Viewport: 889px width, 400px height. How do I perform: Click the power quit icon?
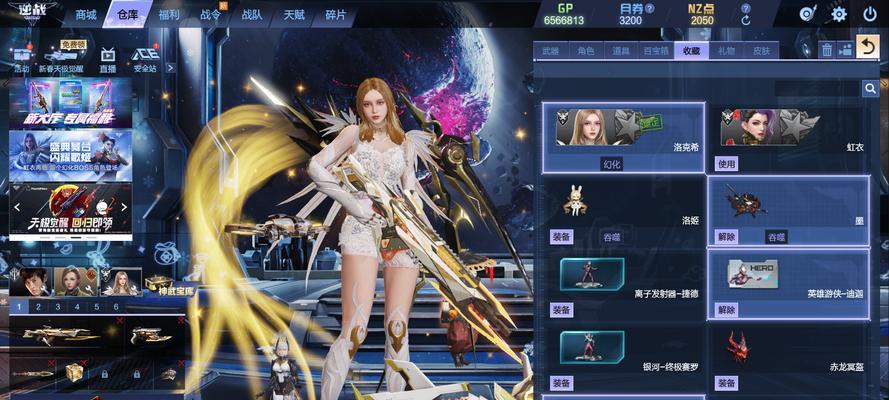tap(868, 14)
